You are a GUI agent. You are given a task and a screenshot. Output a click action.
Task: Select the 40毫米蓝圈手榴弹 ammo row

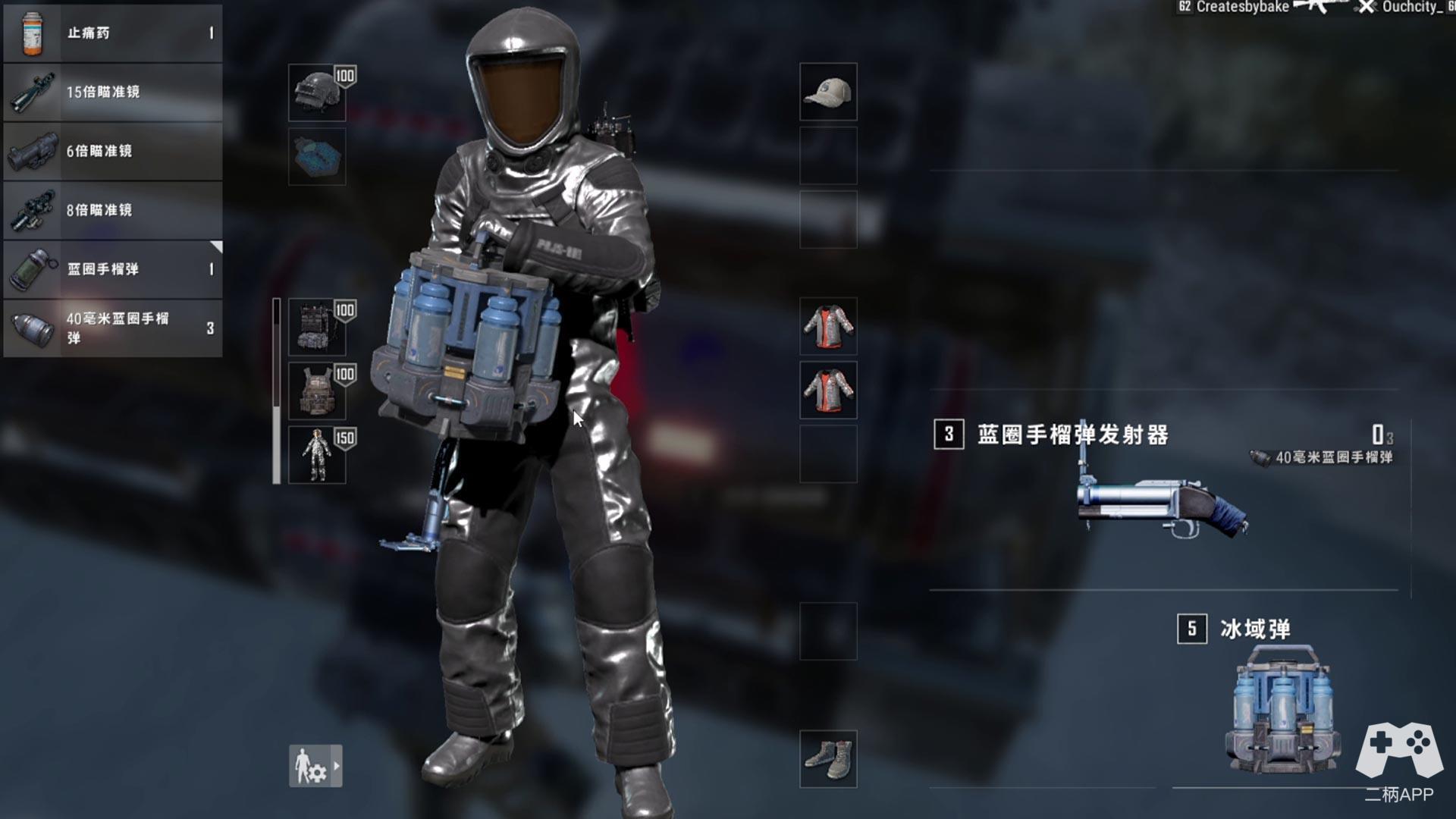[113, 328]
